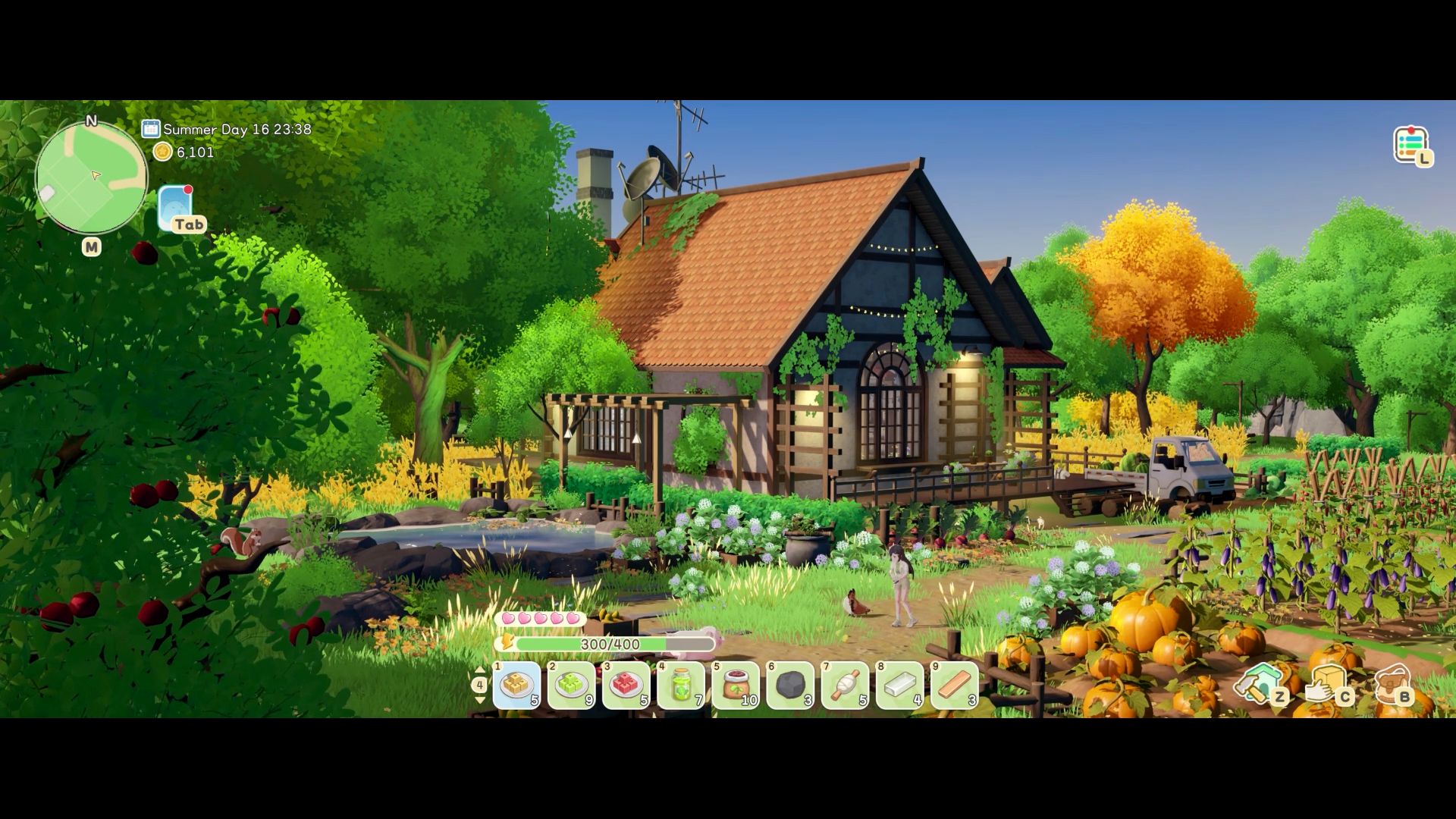
Task: Select the wooden plank hotbar slot
Action: click(x=954, y=686)
